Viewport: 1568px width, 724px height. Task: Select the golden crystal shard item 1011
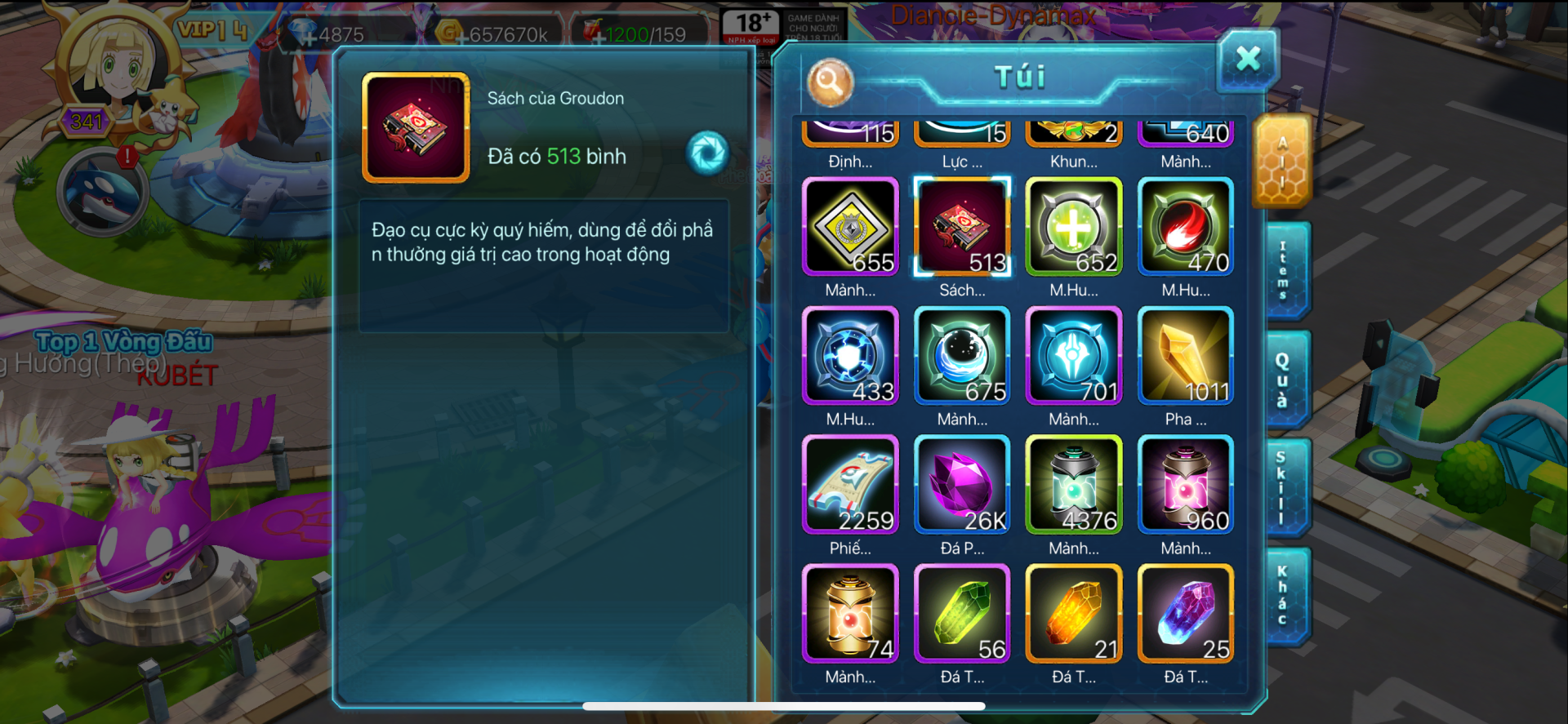[x=1186, y=356]
